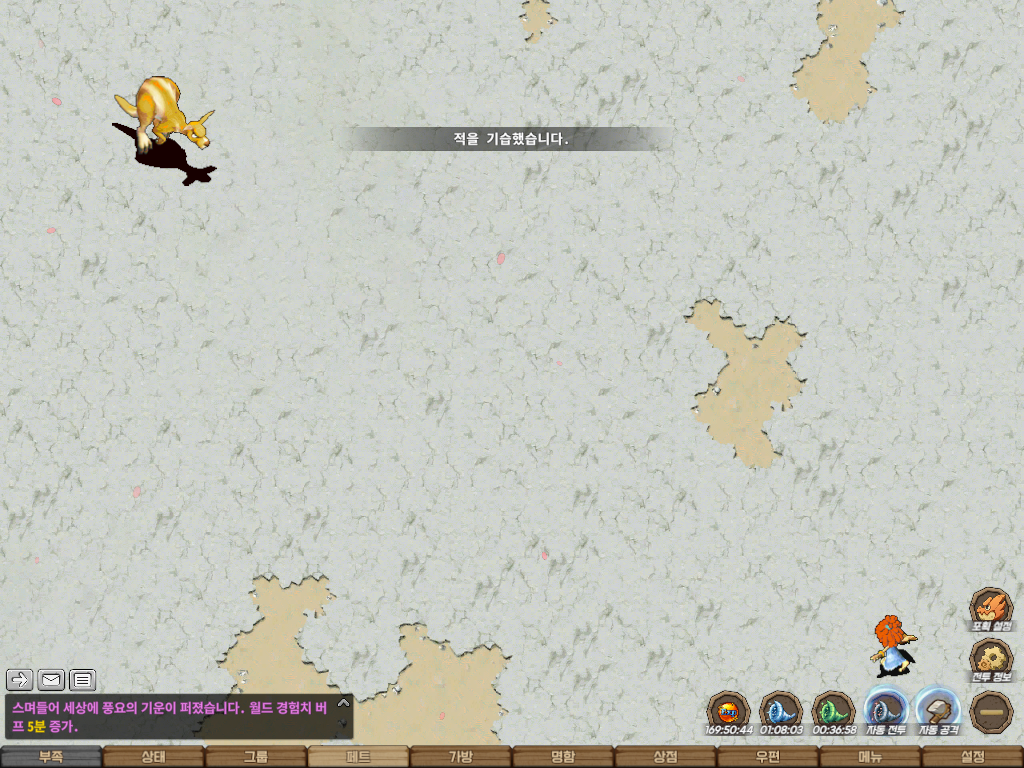Open the 페트 pet menu
Screen dimensions: 1024x768
point(358,757)
